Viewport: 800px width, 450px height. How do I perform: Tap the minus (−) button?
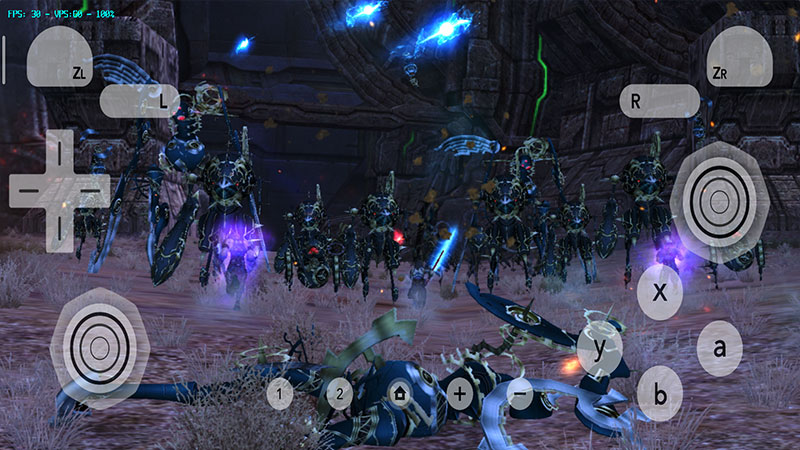coord(519,392)
